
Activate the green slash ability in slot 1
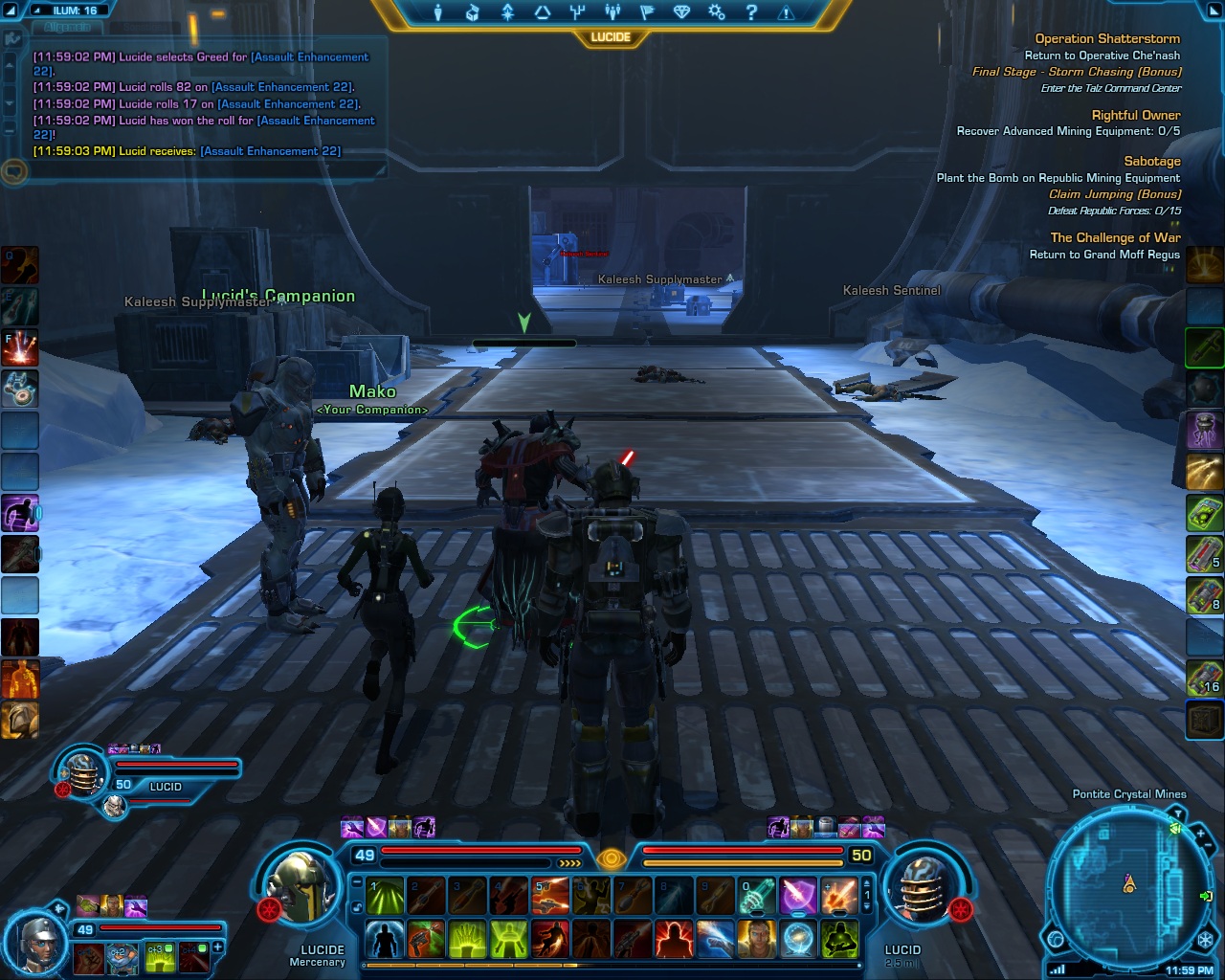(386, 897)
